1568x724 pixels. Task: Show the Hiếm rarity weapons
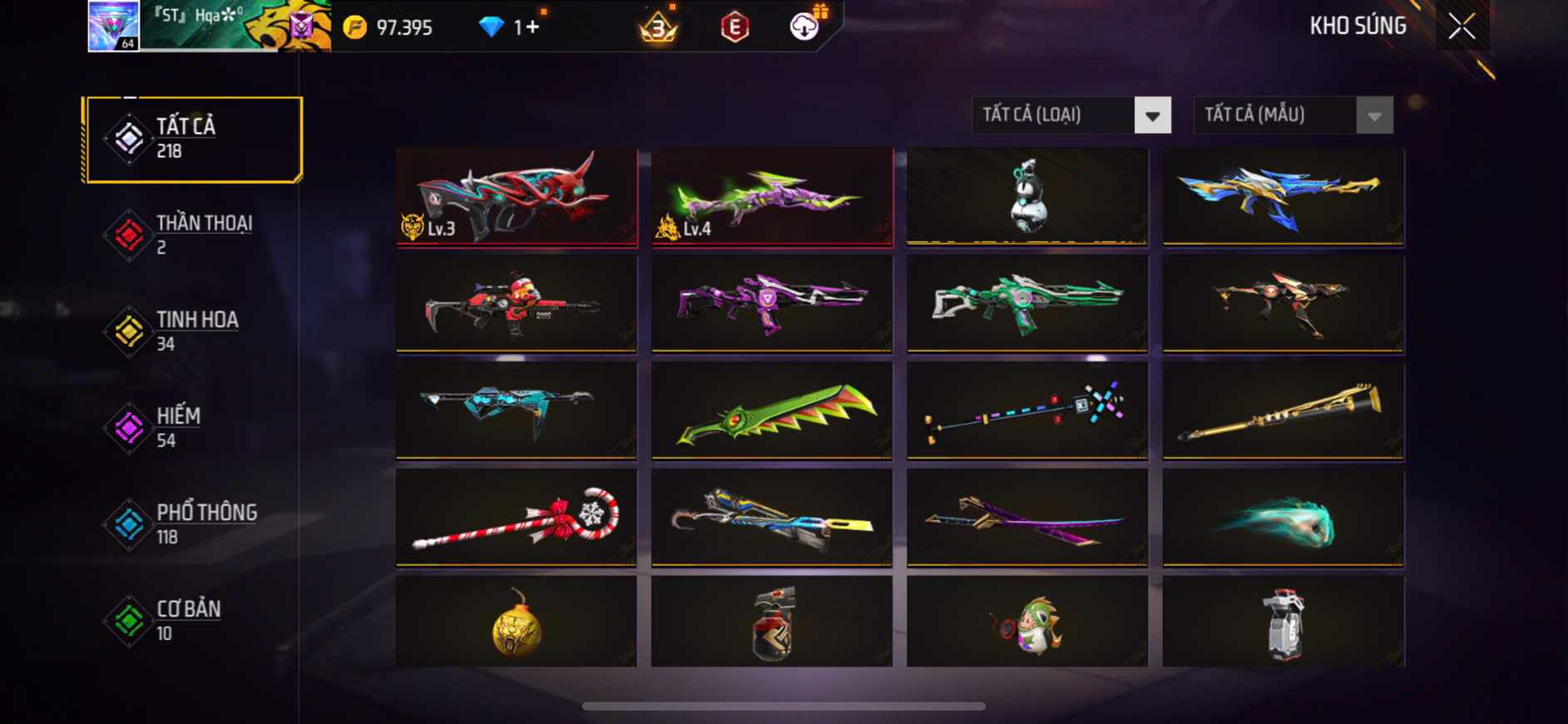[193, 428]
